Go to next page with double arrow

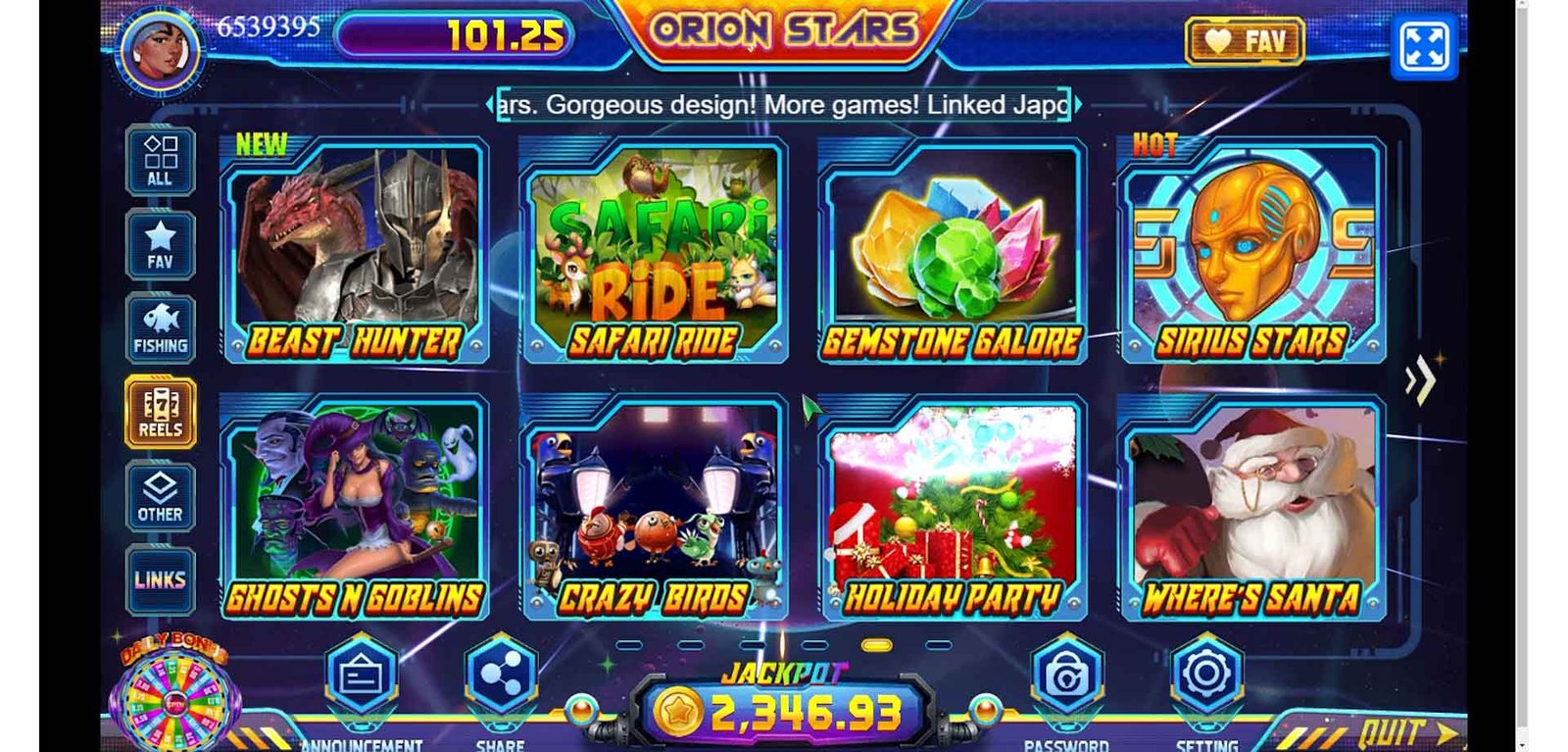(x=1420, y=379)
